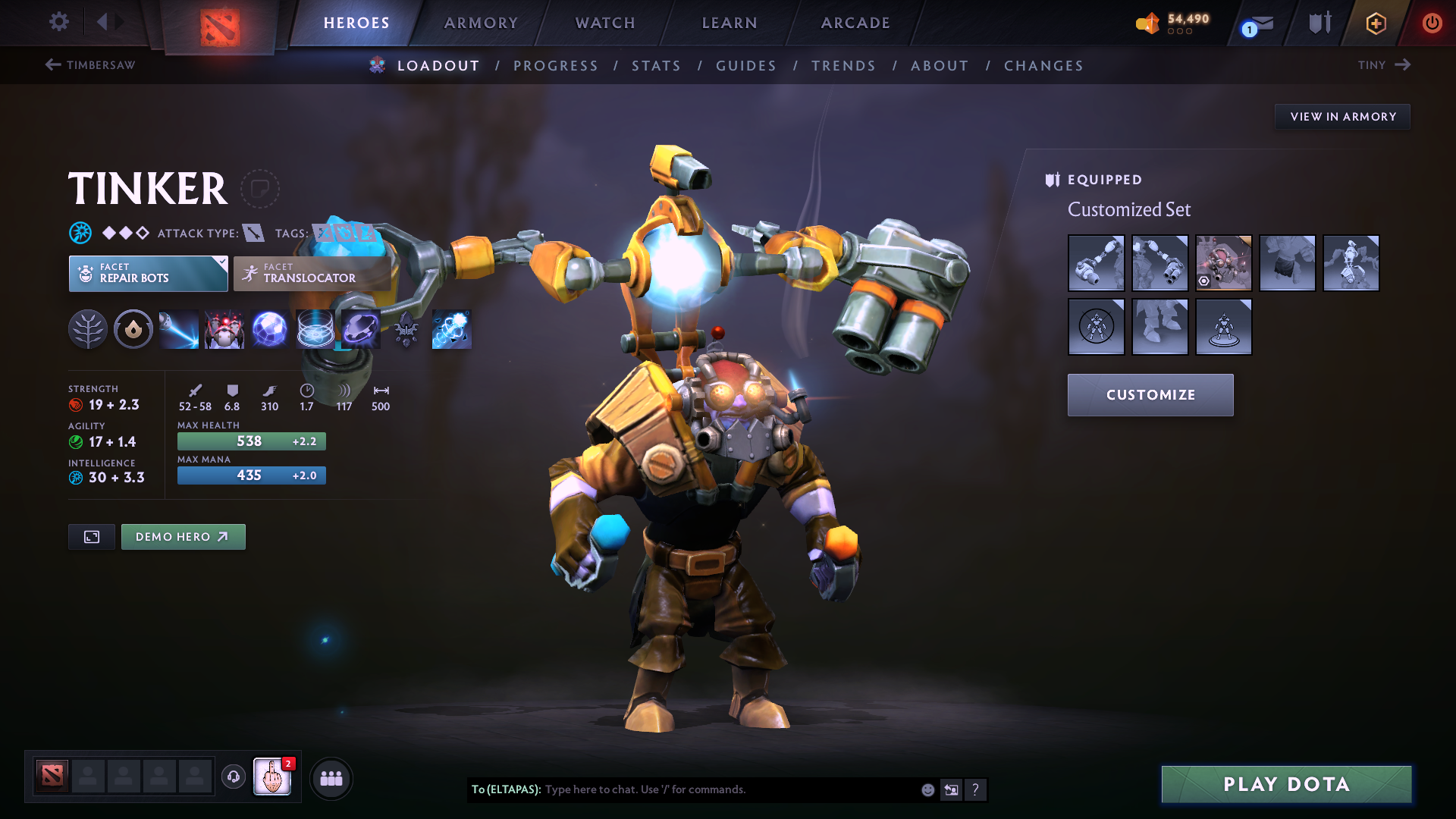This screenshot has height=819, width=1456.
Task: Switch to the Translocator facet
Action: click(311, 273)
